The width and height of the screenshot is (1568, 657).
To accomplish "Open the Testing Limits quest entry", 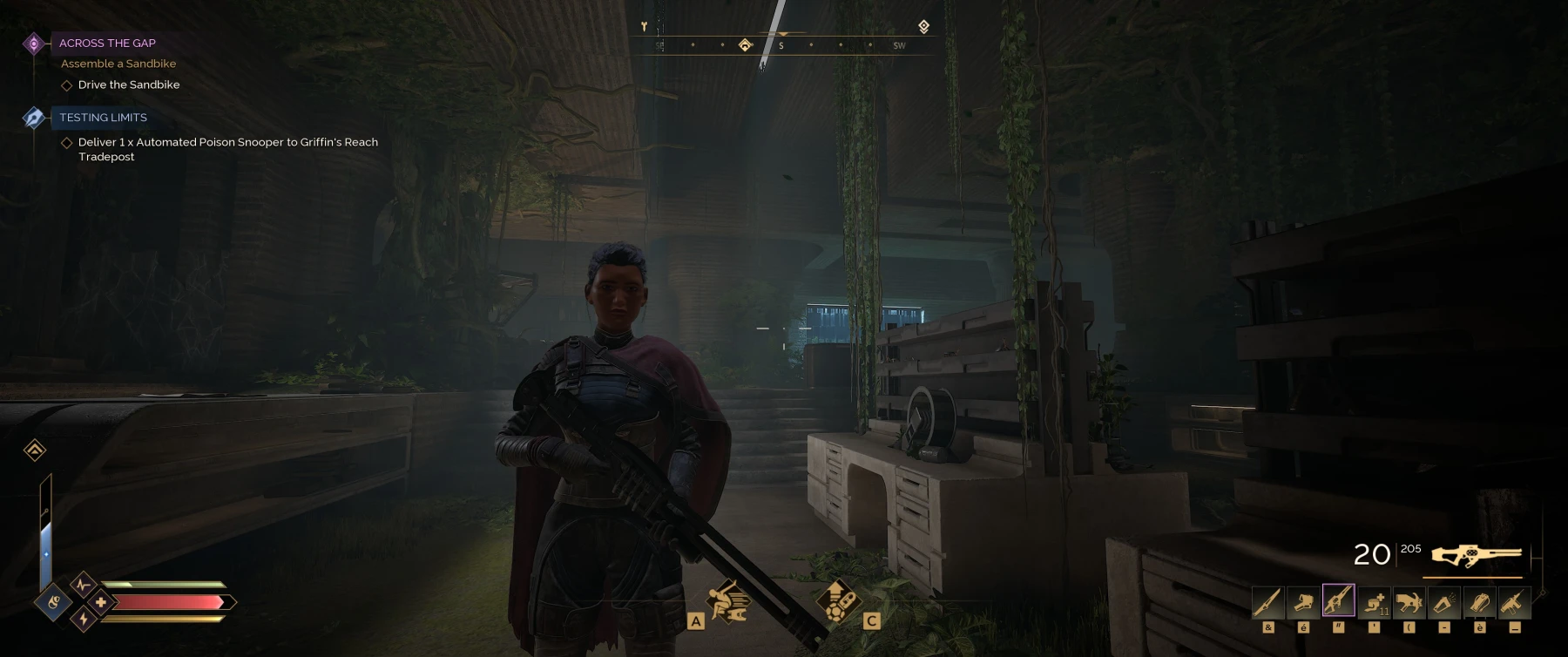I will [102, 118].
